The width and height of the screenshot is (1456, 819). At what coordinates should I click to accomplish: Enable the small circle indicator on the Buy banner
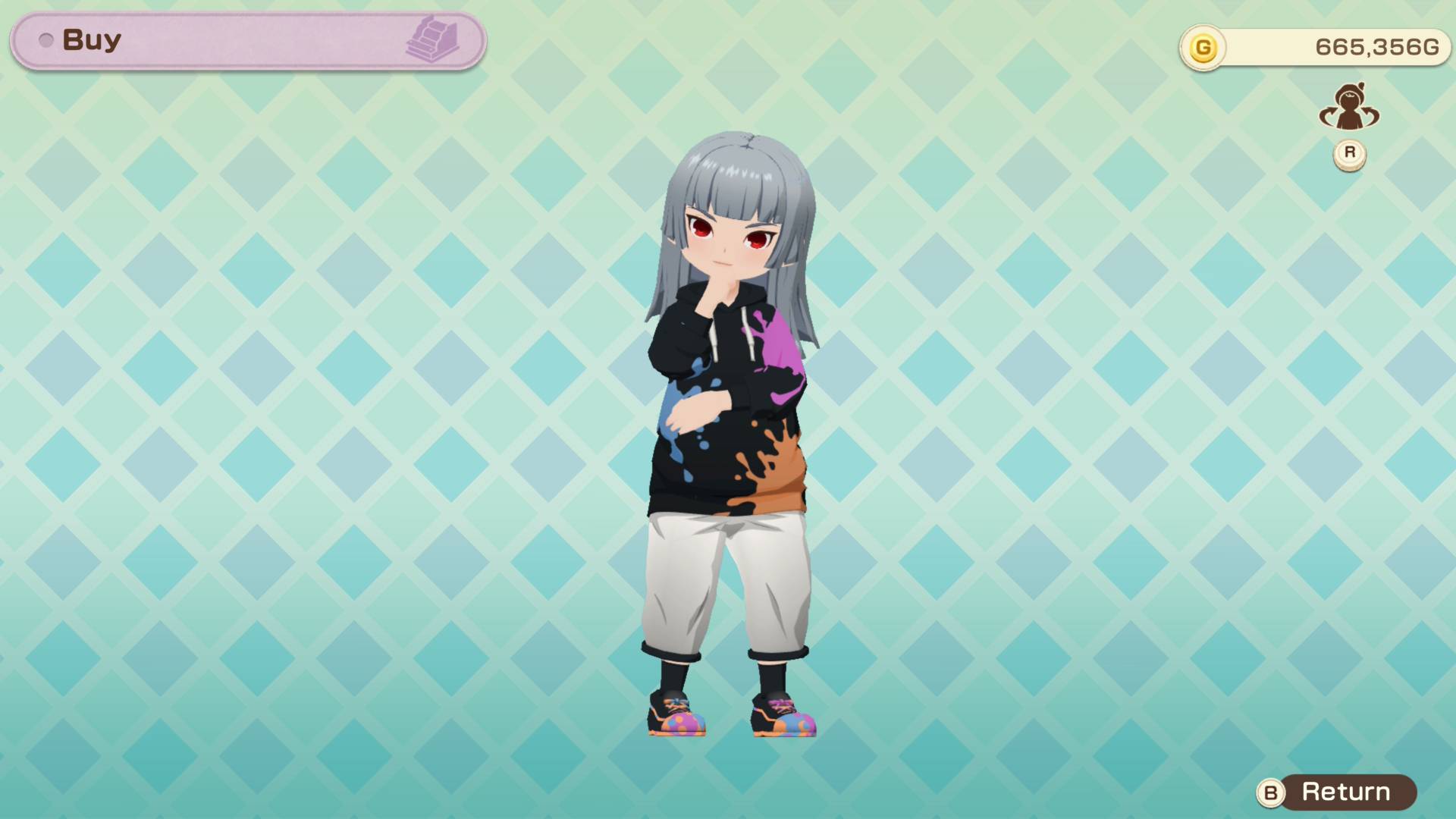[x=46, y=41]
